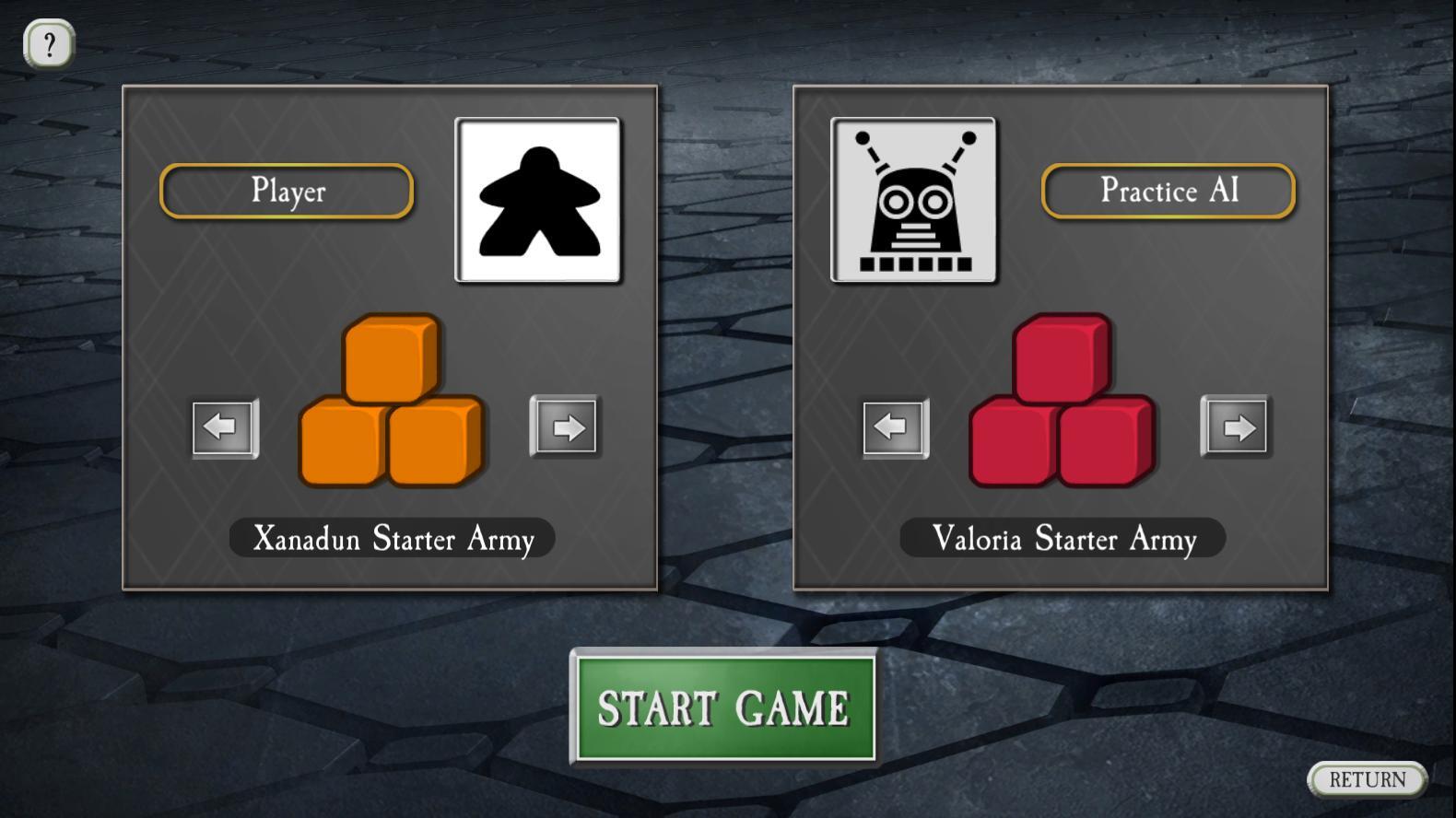Viewport: 1456px width, 818px height.
Task: Click the left arrow on the Practice AI panel
Action: point(892,427)
